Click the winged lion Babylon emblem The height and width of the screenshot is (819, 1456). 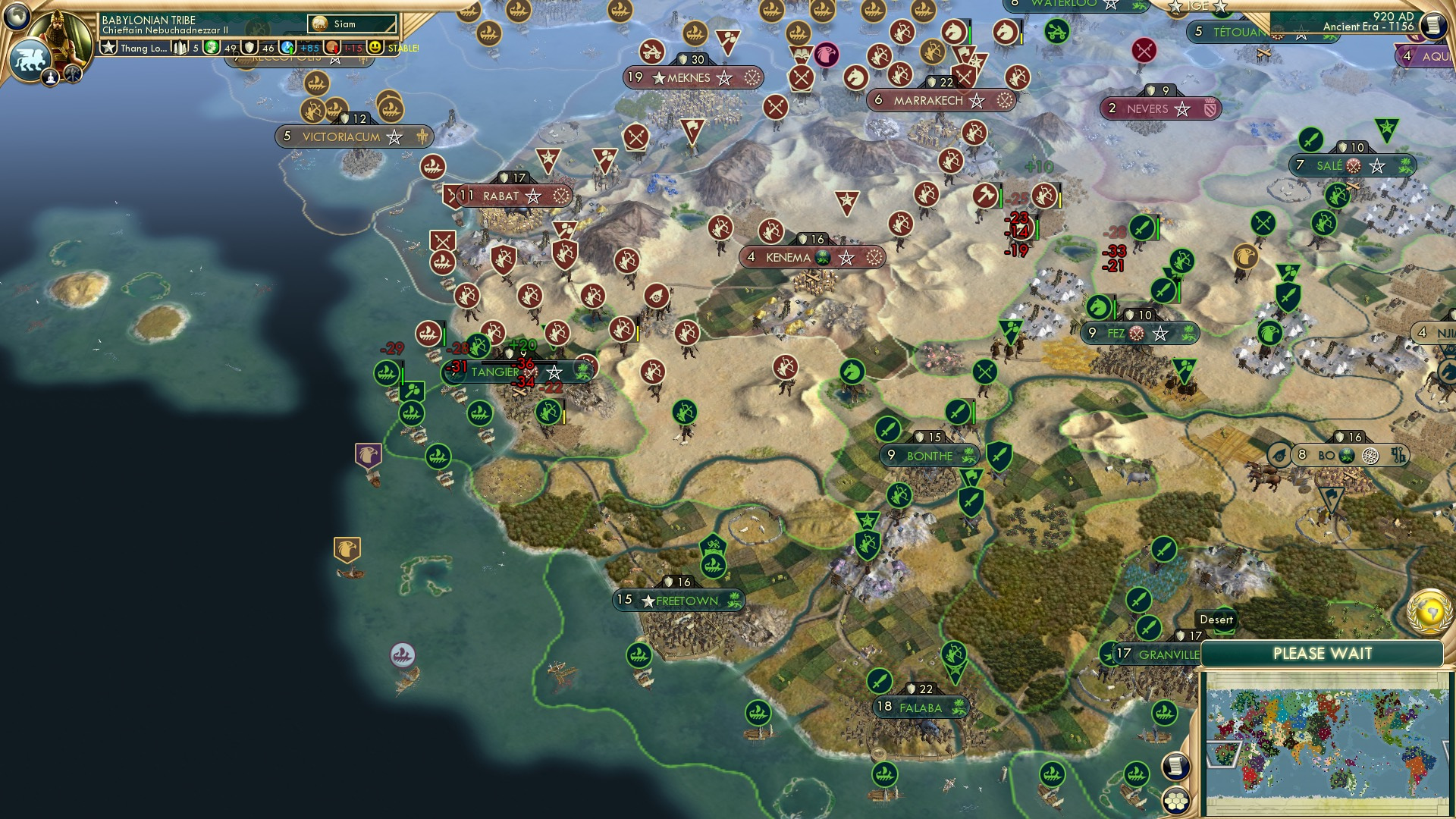[30, 59]
